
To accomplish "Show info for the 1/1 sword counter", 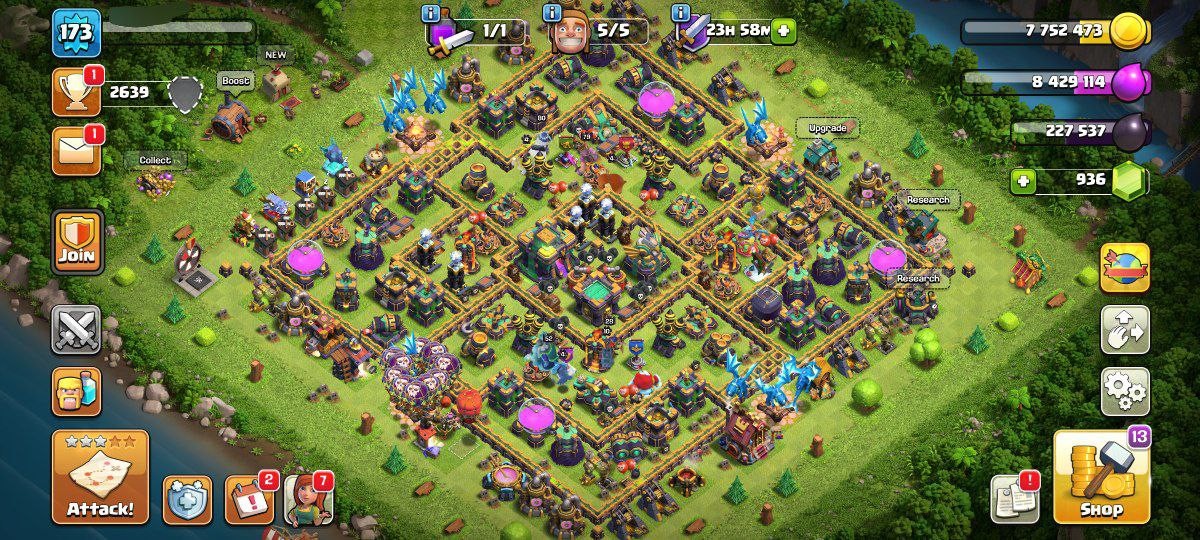I will (x=431, y=13).
